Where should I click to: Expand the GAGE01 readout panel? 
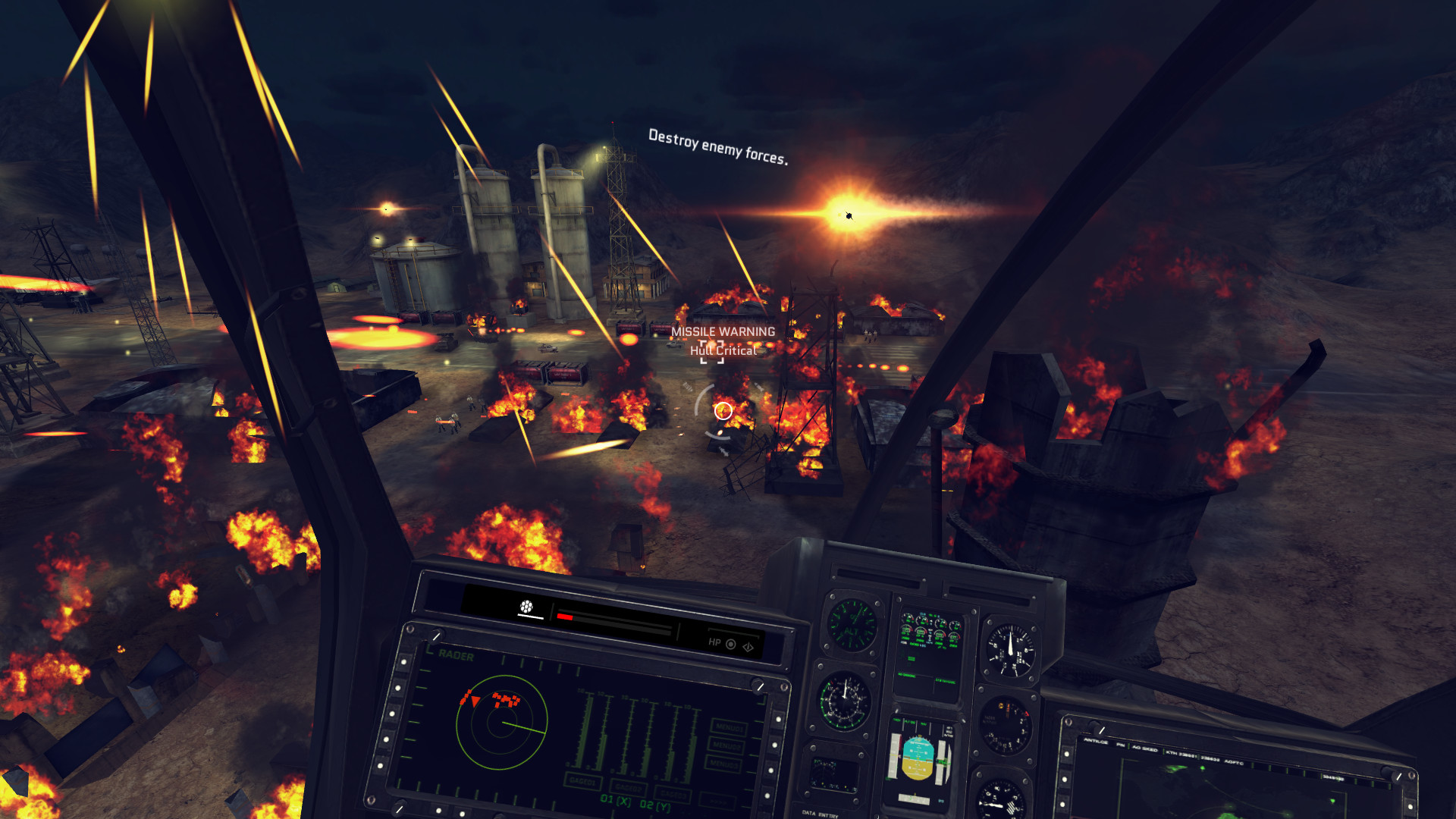coord(582,781)
